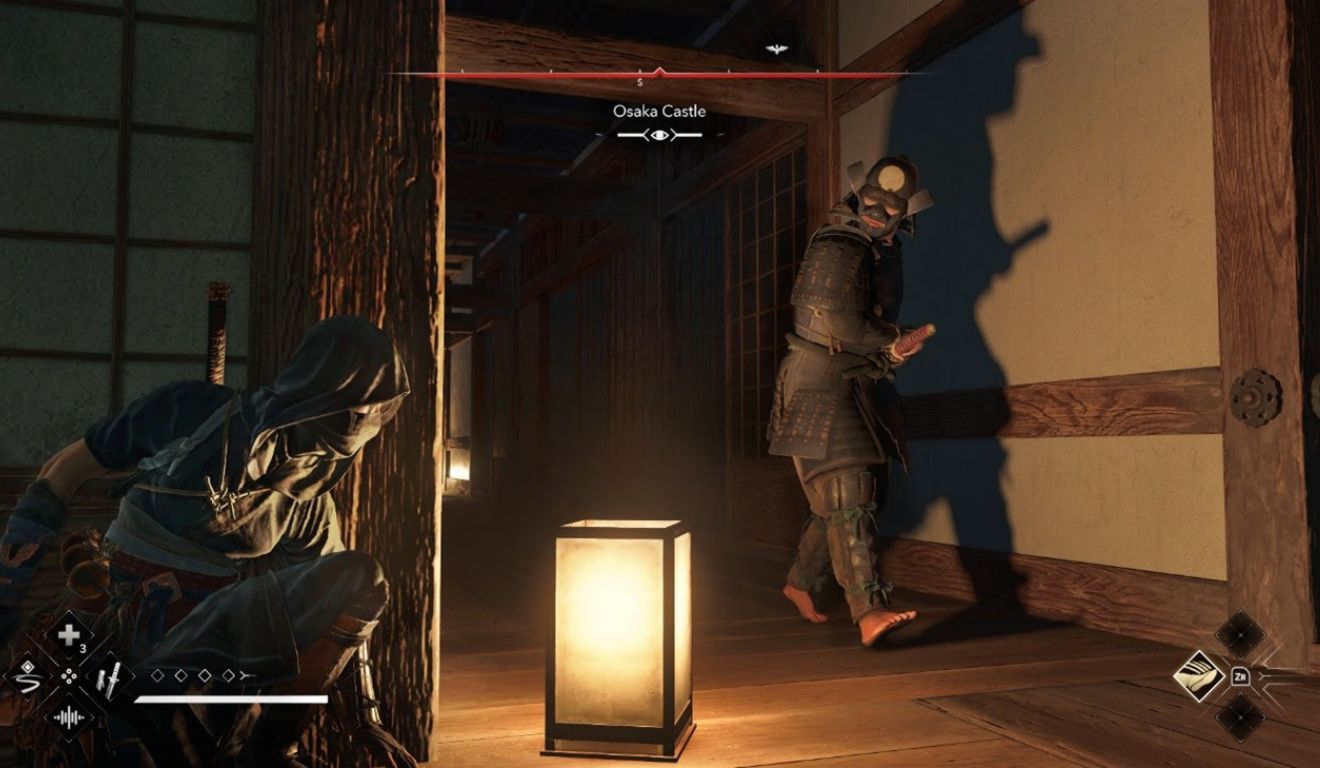Viewport: 1320px width, 768px height.
Task: Click the eagle viewpoint marker on compass
Action: 775,49
